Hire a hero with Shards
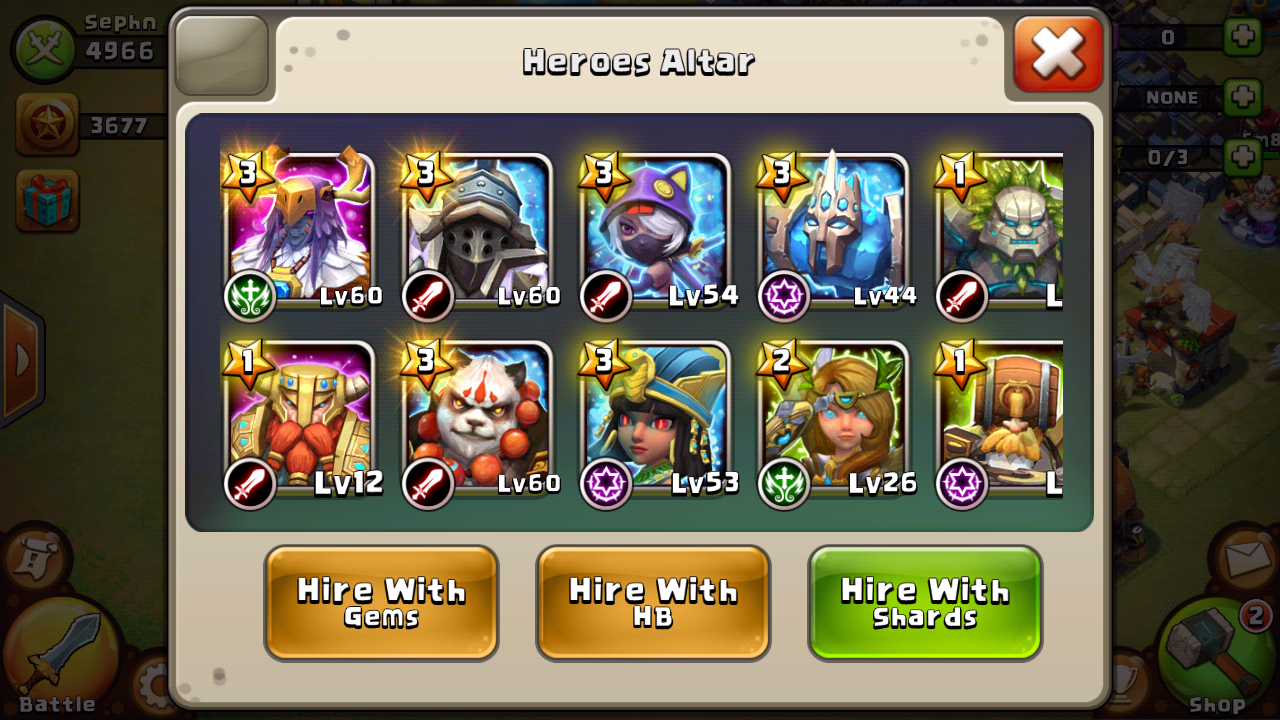Screen dimensions: 1280x720 click(x=925, y=603)
